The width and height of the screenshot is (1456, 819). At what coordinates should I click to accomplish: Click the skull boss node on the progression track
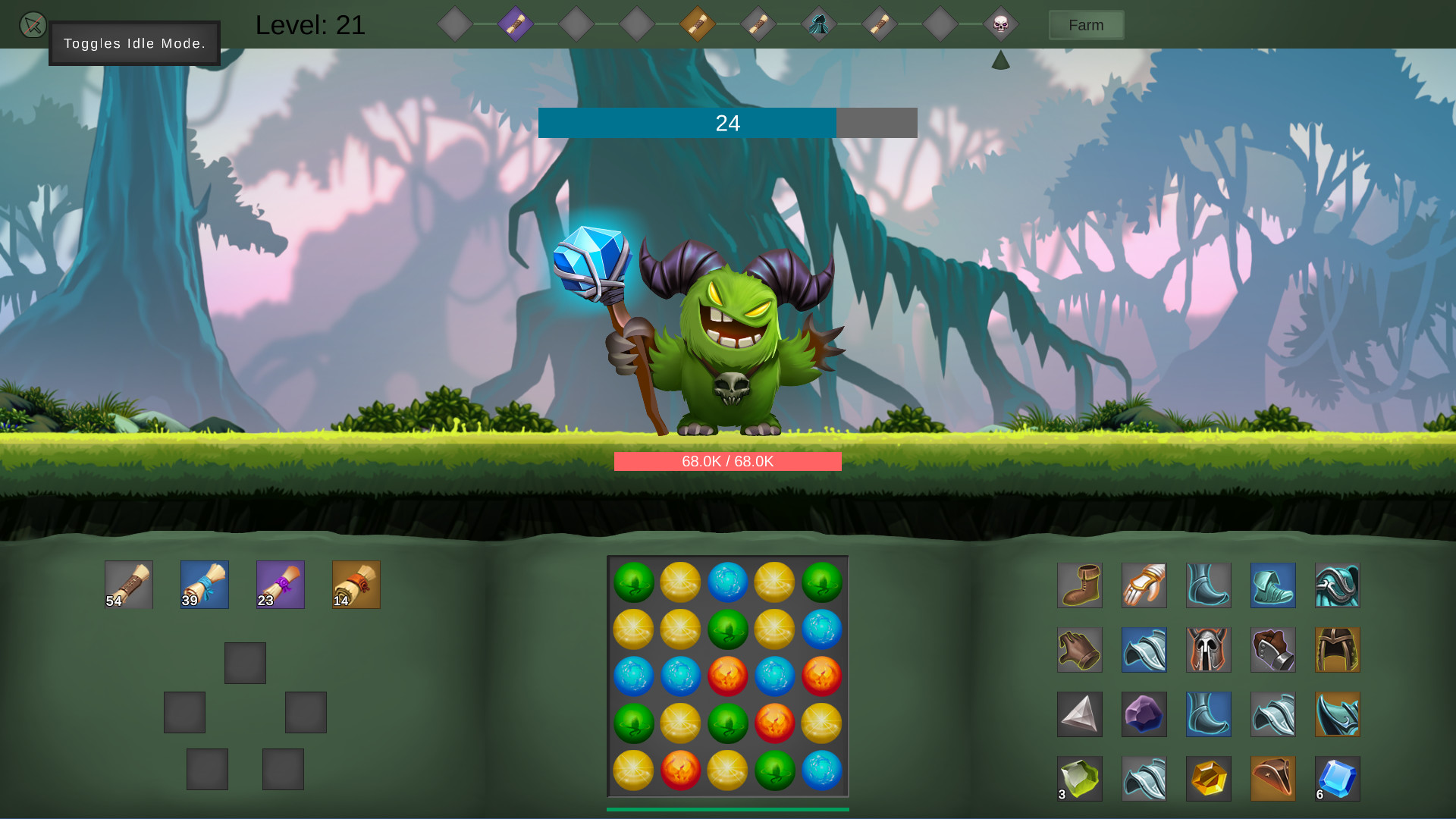[1000, 24]
